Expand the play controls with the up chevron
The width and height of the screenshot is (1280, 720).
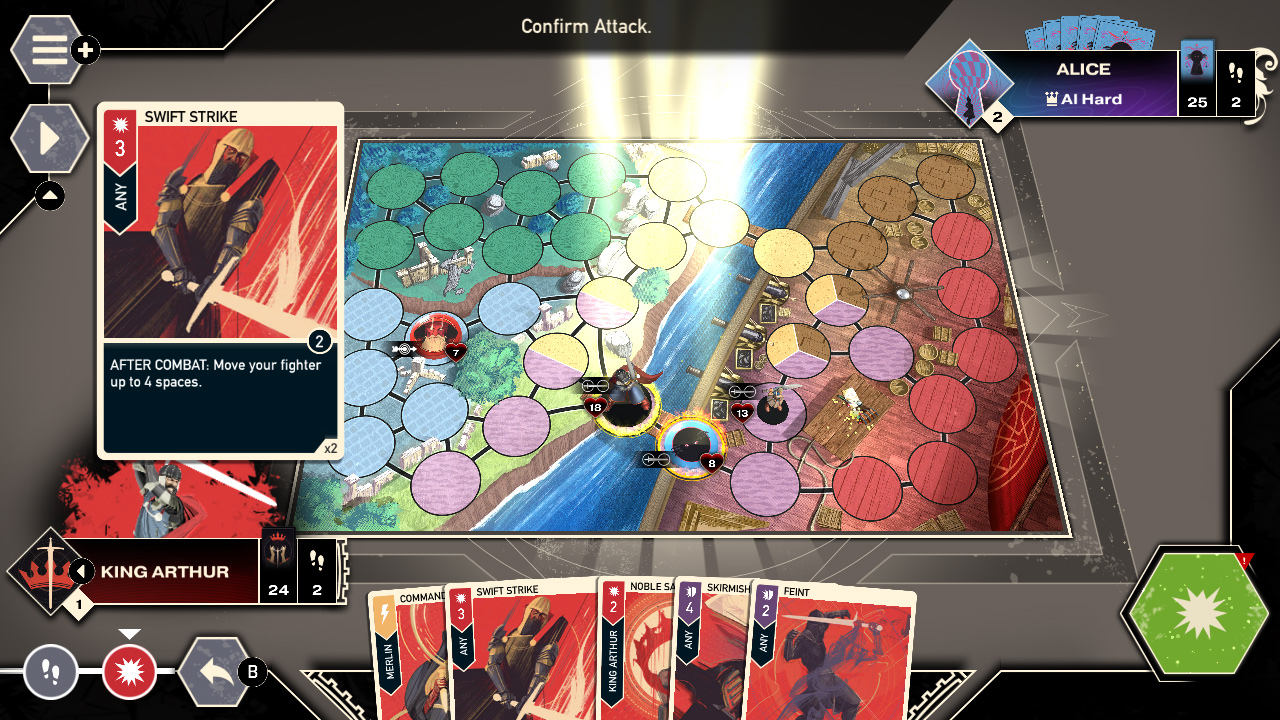(x=49, y=196)
